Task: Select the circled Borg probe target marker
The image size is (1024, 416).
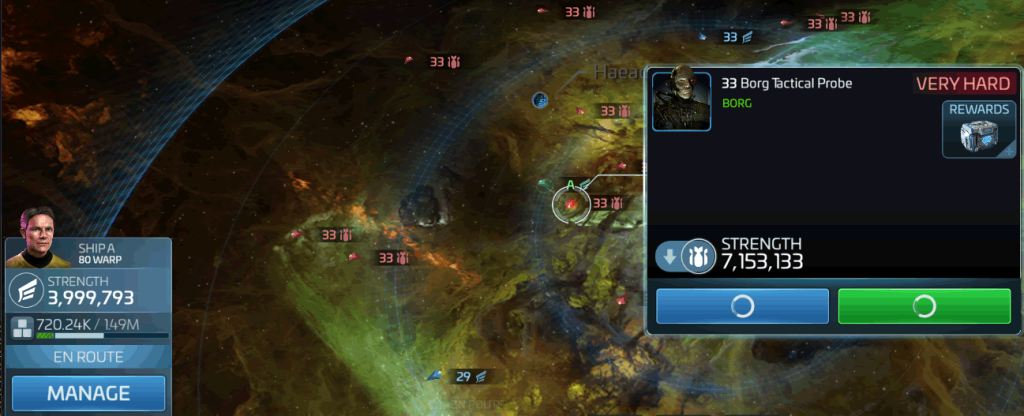Action: [x=570, y=203]
